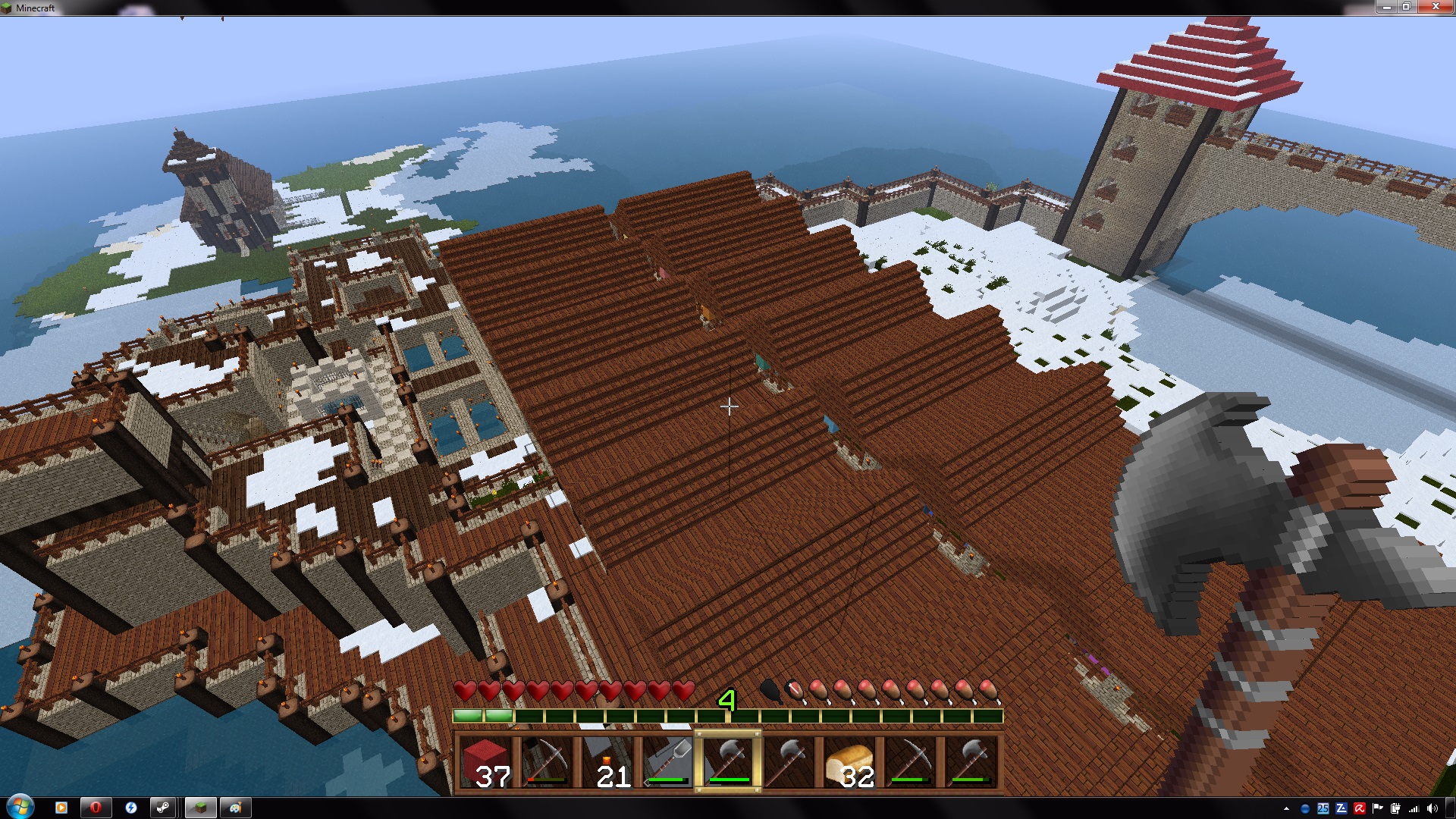Equip the shovel from the hotbar
The image size is (1456, 819).
pyautogui.click(x=667, y=762)
